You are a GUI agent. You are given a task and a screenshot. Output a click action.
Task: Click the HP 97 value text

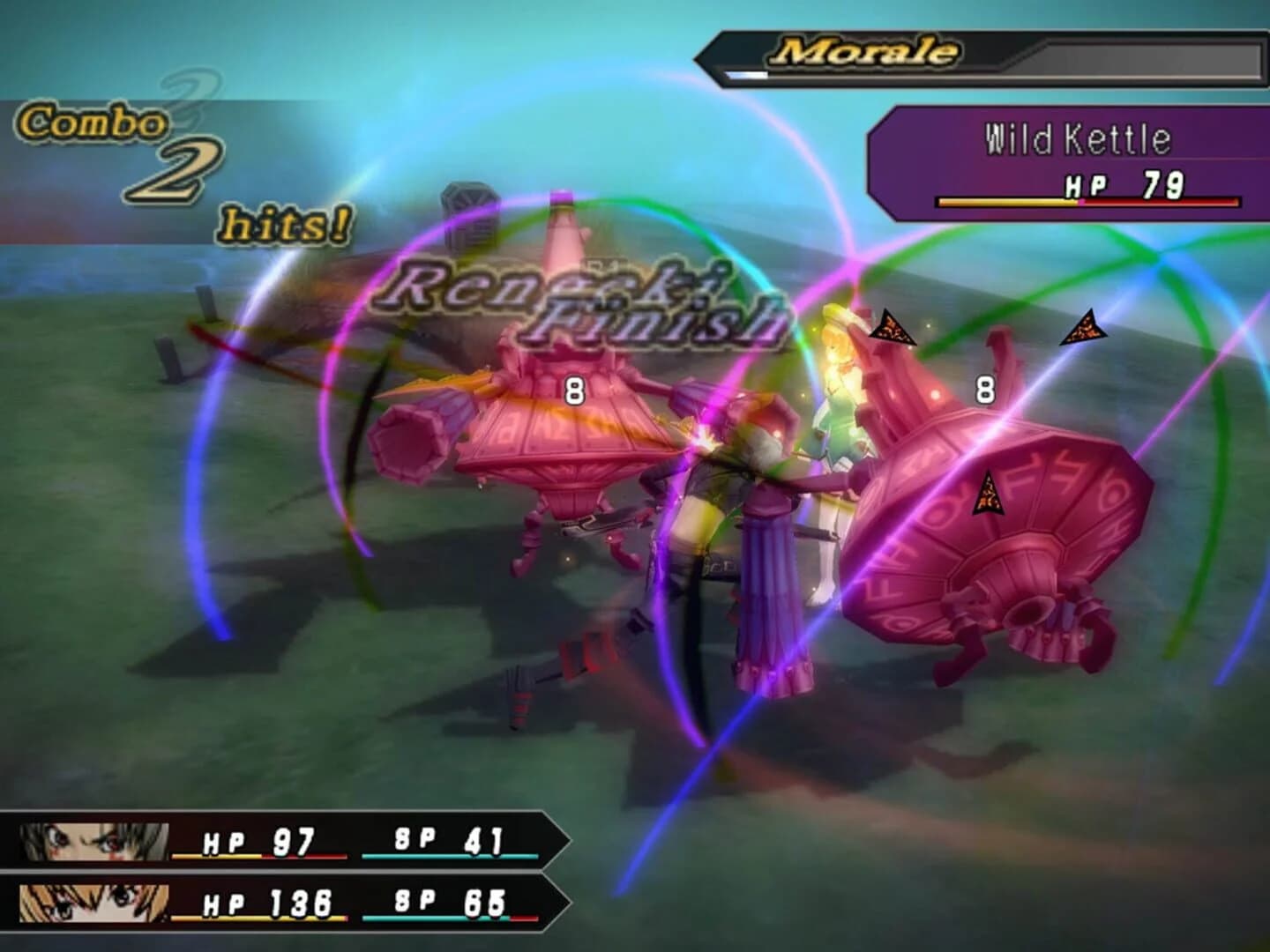pyautogui.click(x=295, y=842)
